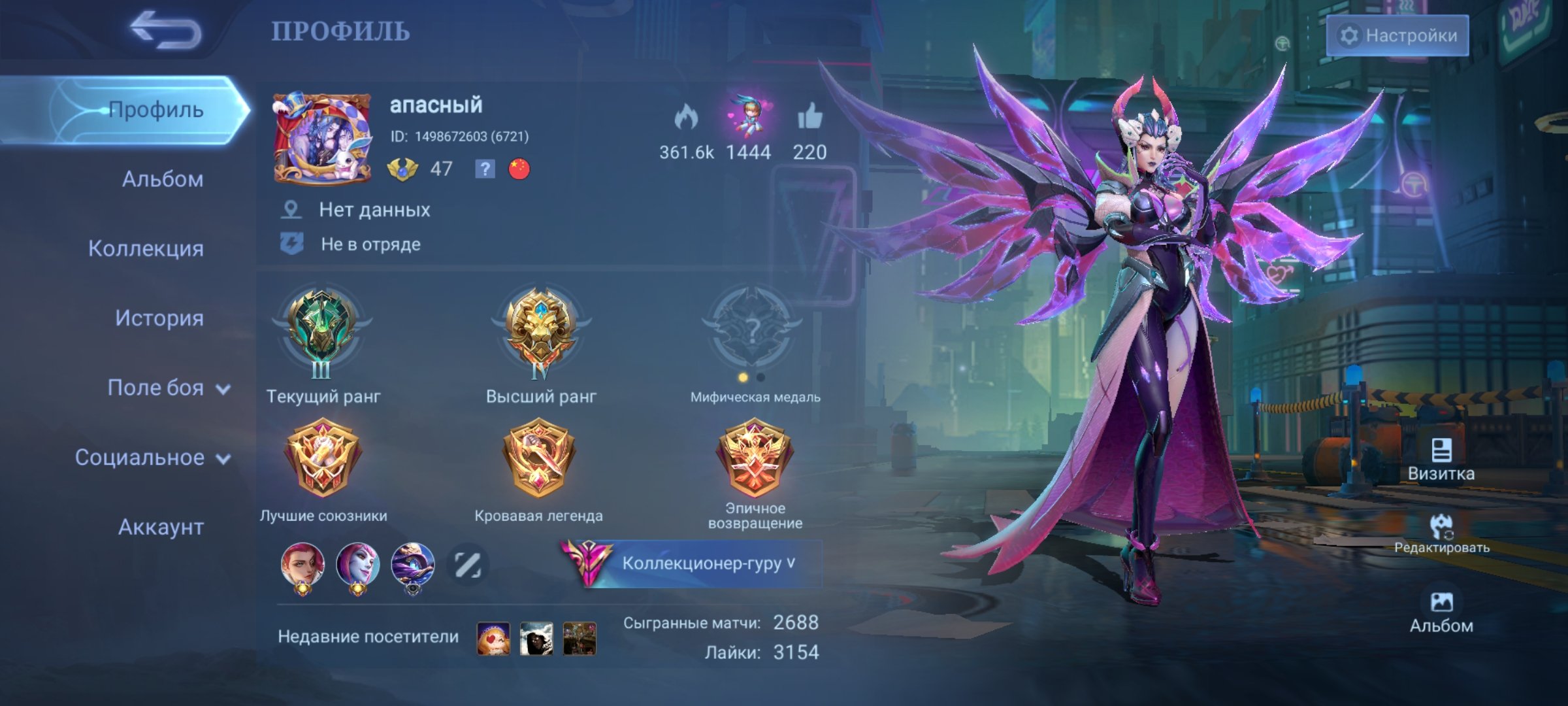The image size is (1568, 706).
Task: Open the Визитка card button
Action: click(1441, 460)
